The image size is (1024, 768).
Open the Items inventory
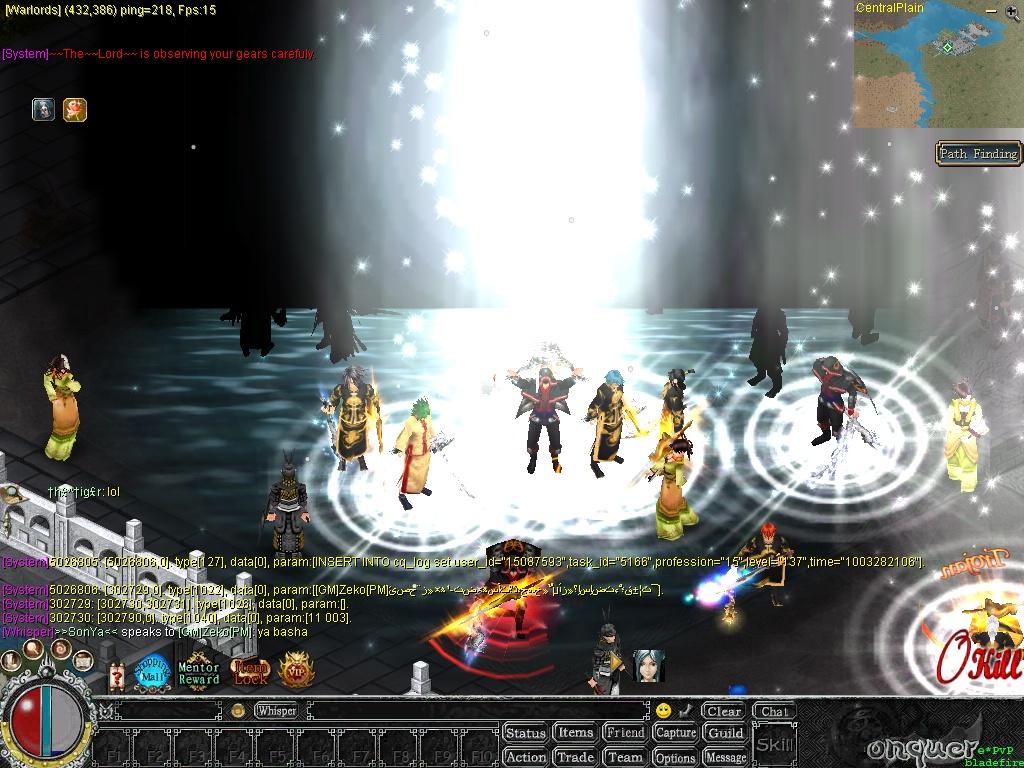coord(575,733)
